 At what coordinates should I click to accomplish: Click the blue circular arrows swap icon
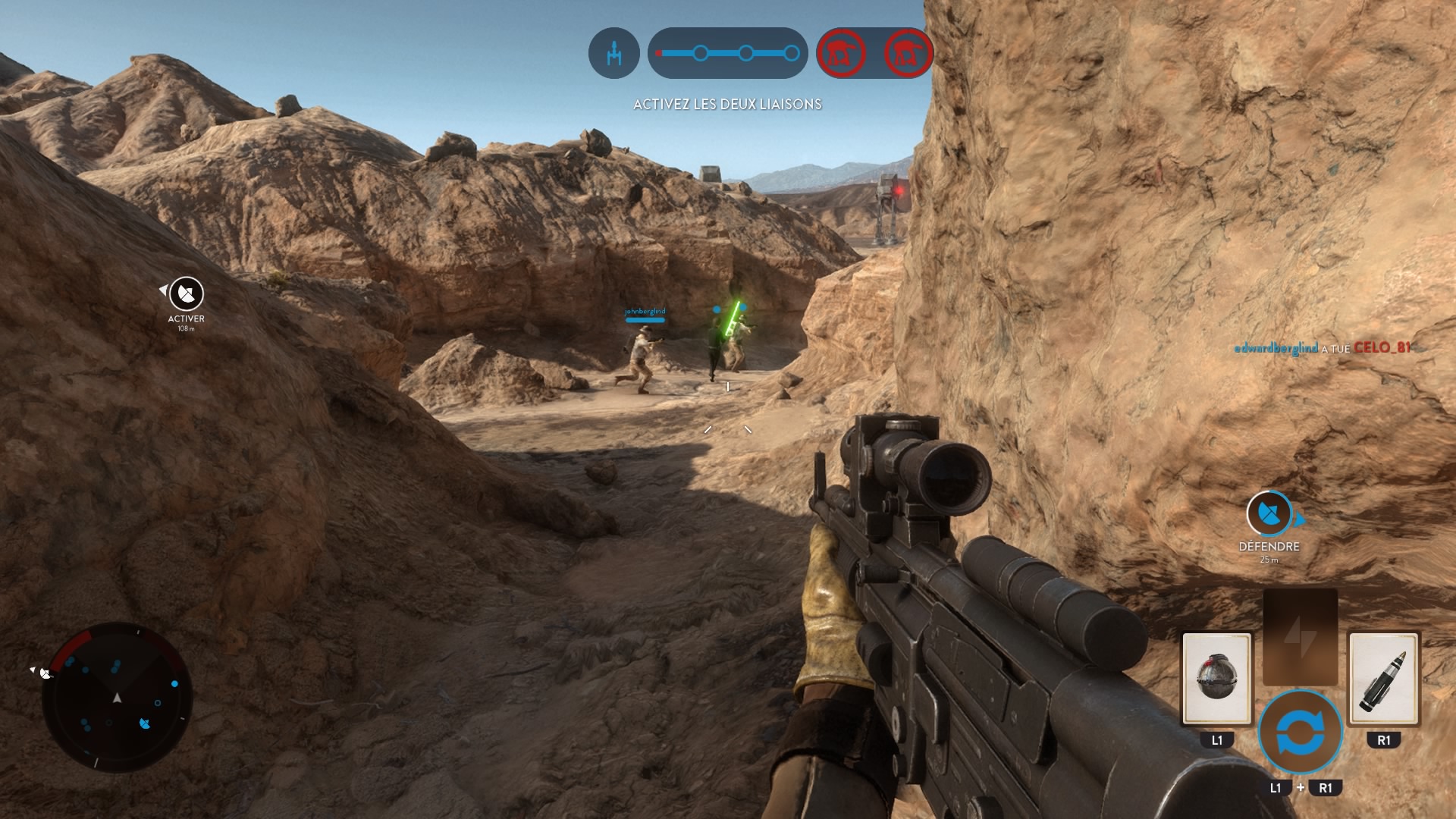click(1300, 733)
